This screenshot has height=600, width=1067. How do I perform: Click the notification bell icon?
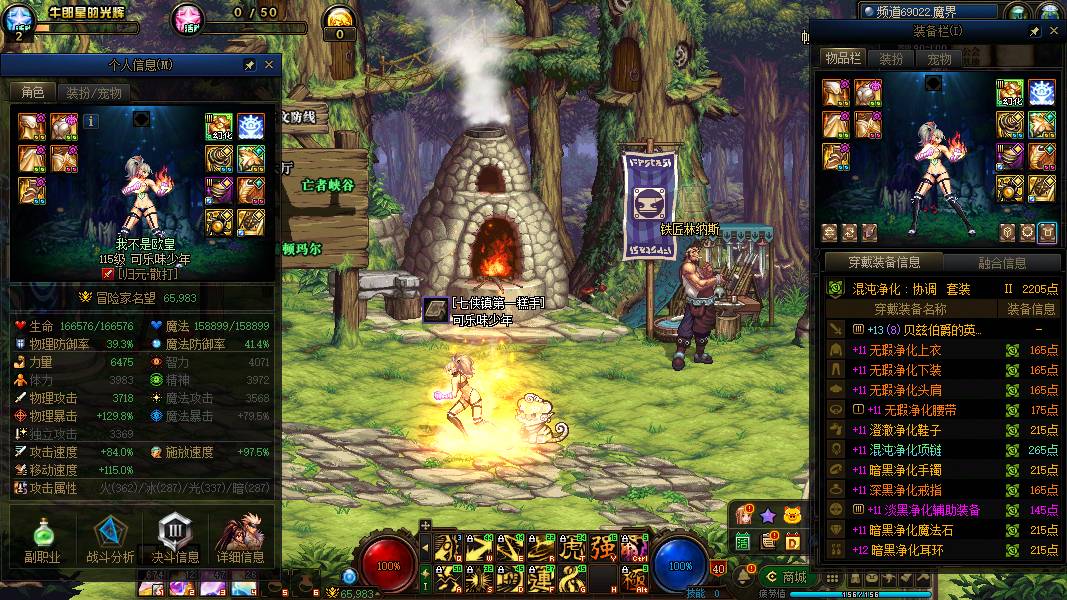(742, 575)
